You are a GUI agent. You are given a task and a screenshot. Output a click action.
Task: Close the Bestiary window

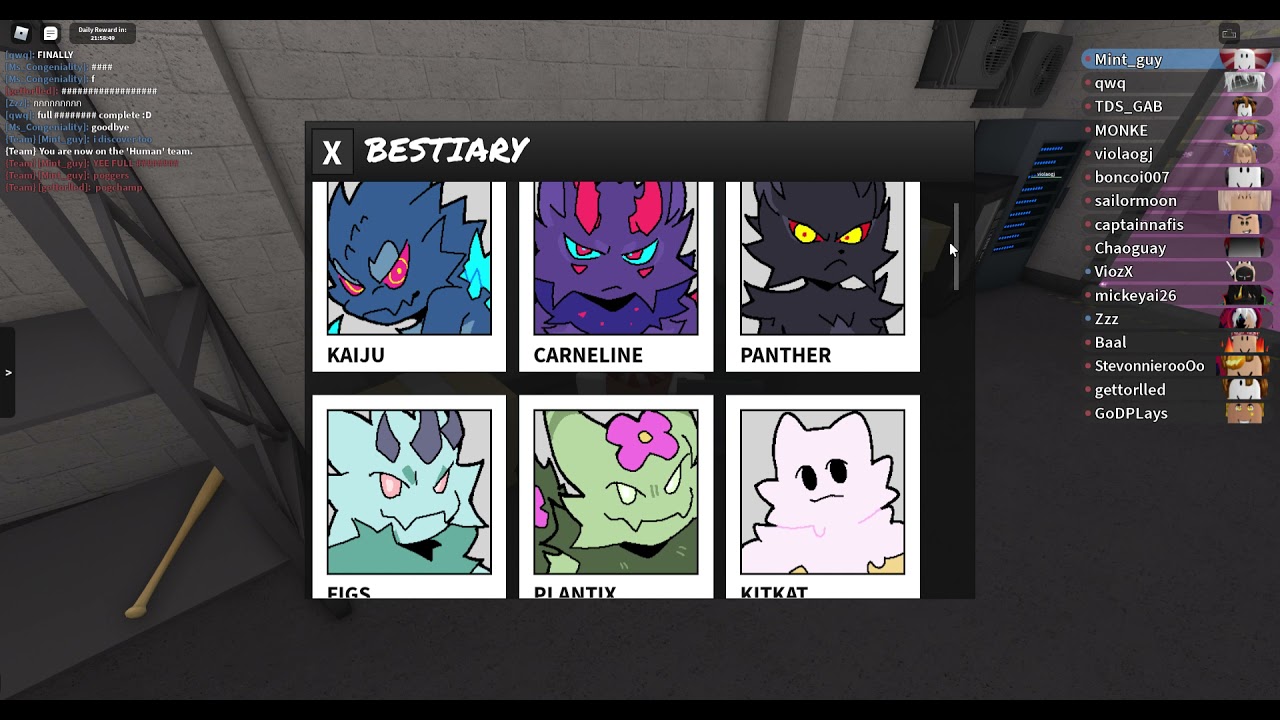pyautogui.click(x=331, y=152)
